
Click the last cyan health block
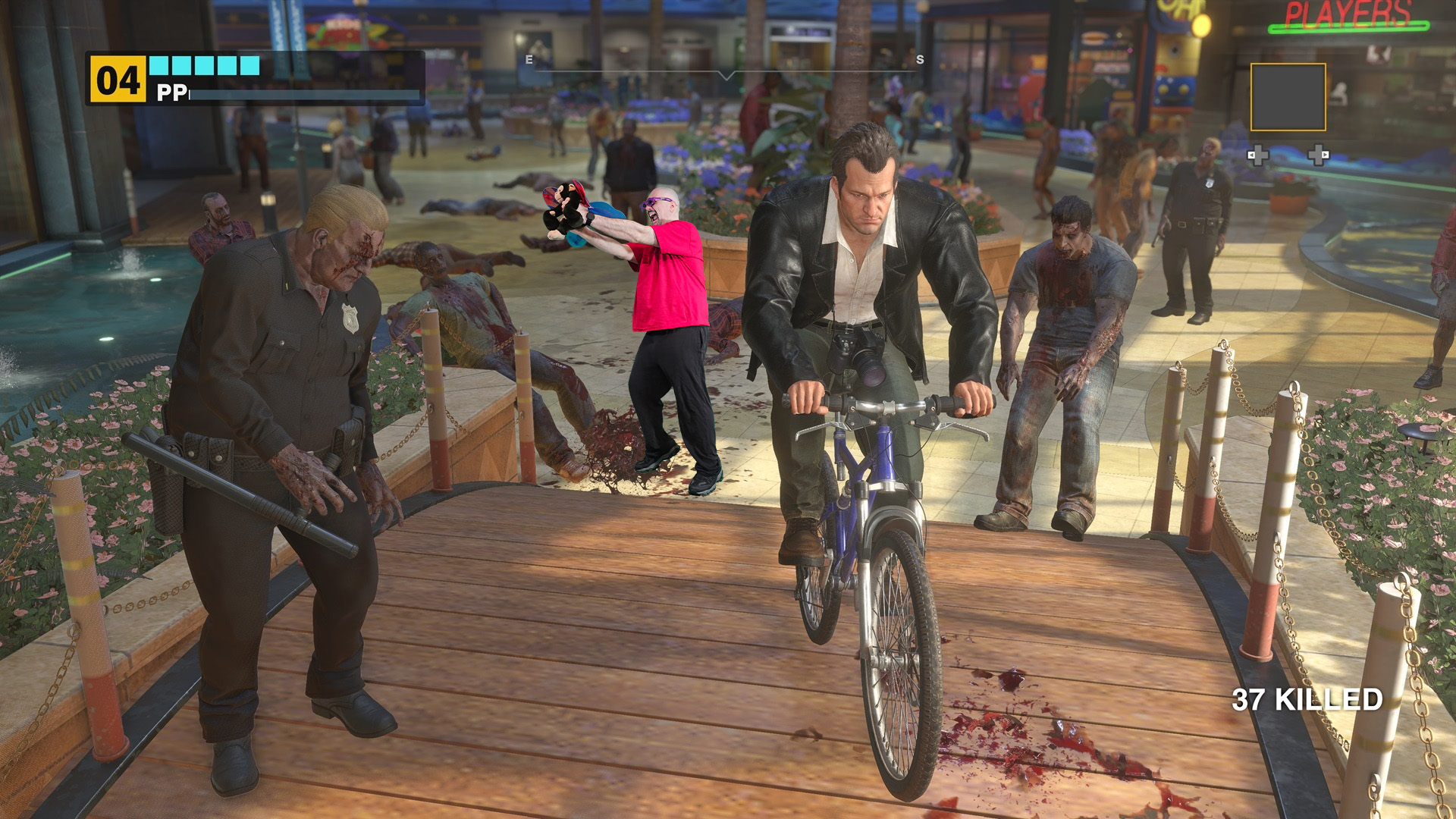coord(249,64)
